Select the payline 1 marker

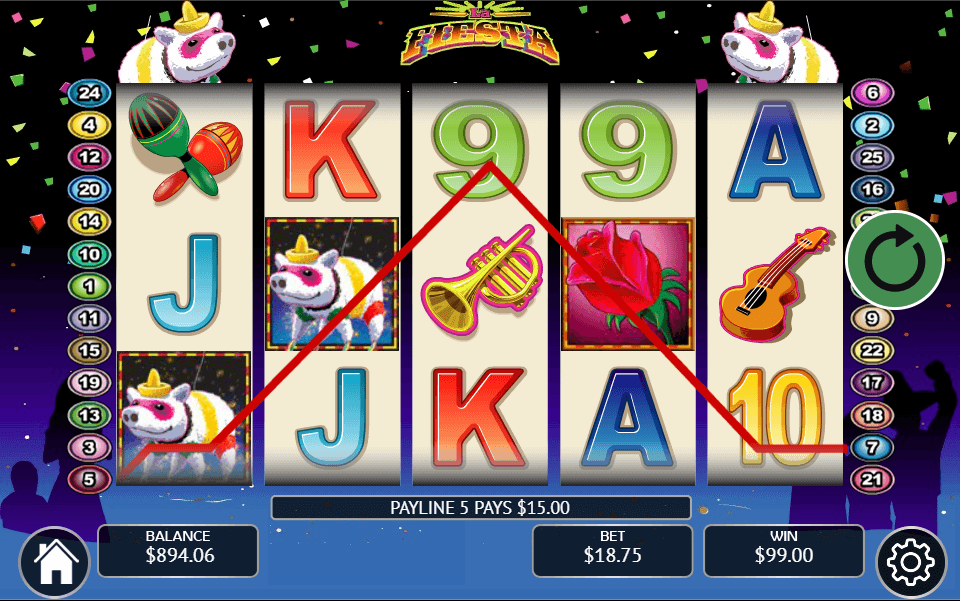[x=89, y=286]
